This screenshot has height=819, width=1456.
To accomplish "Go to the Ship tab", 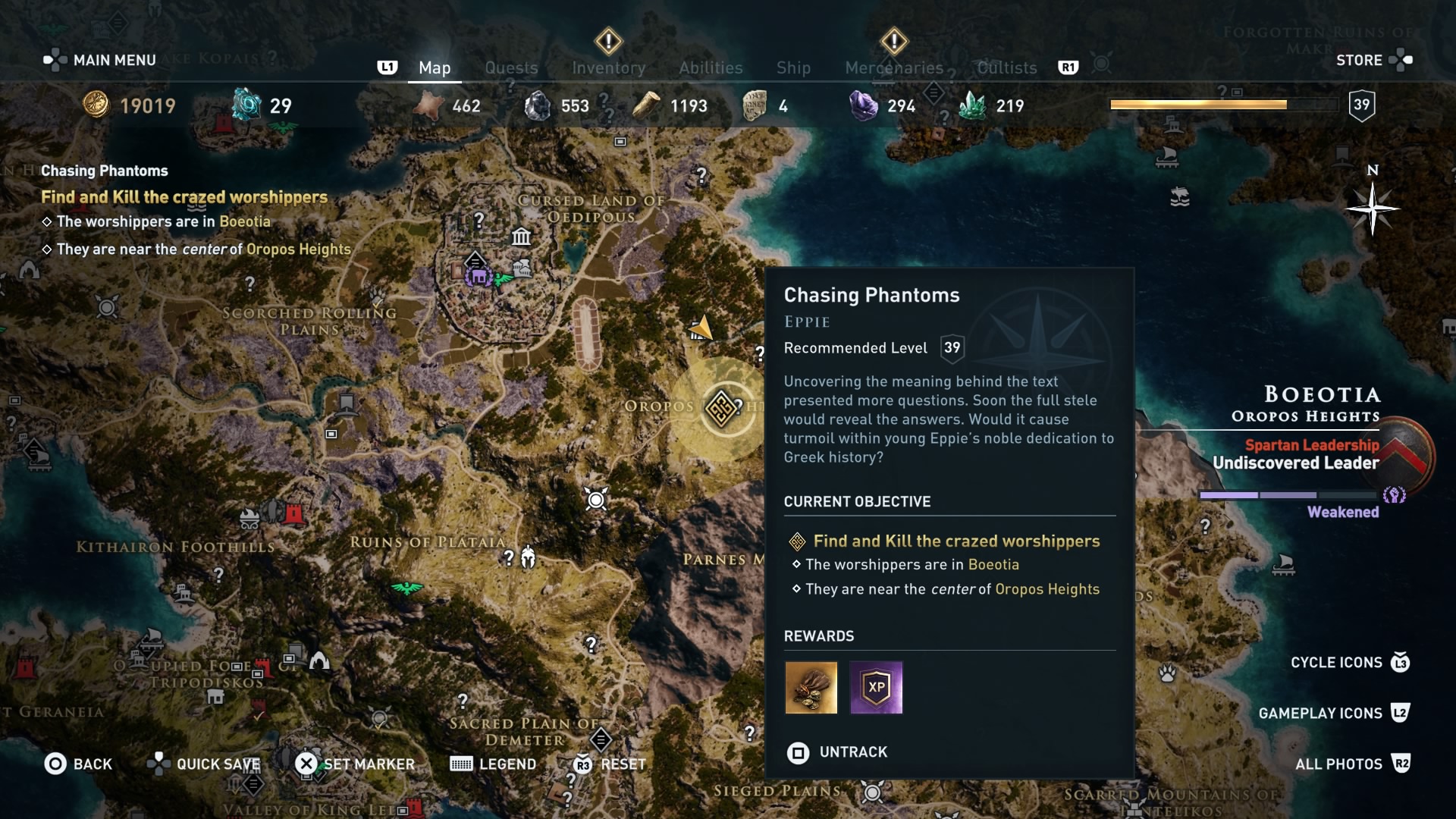I will [x=793, y=67].
